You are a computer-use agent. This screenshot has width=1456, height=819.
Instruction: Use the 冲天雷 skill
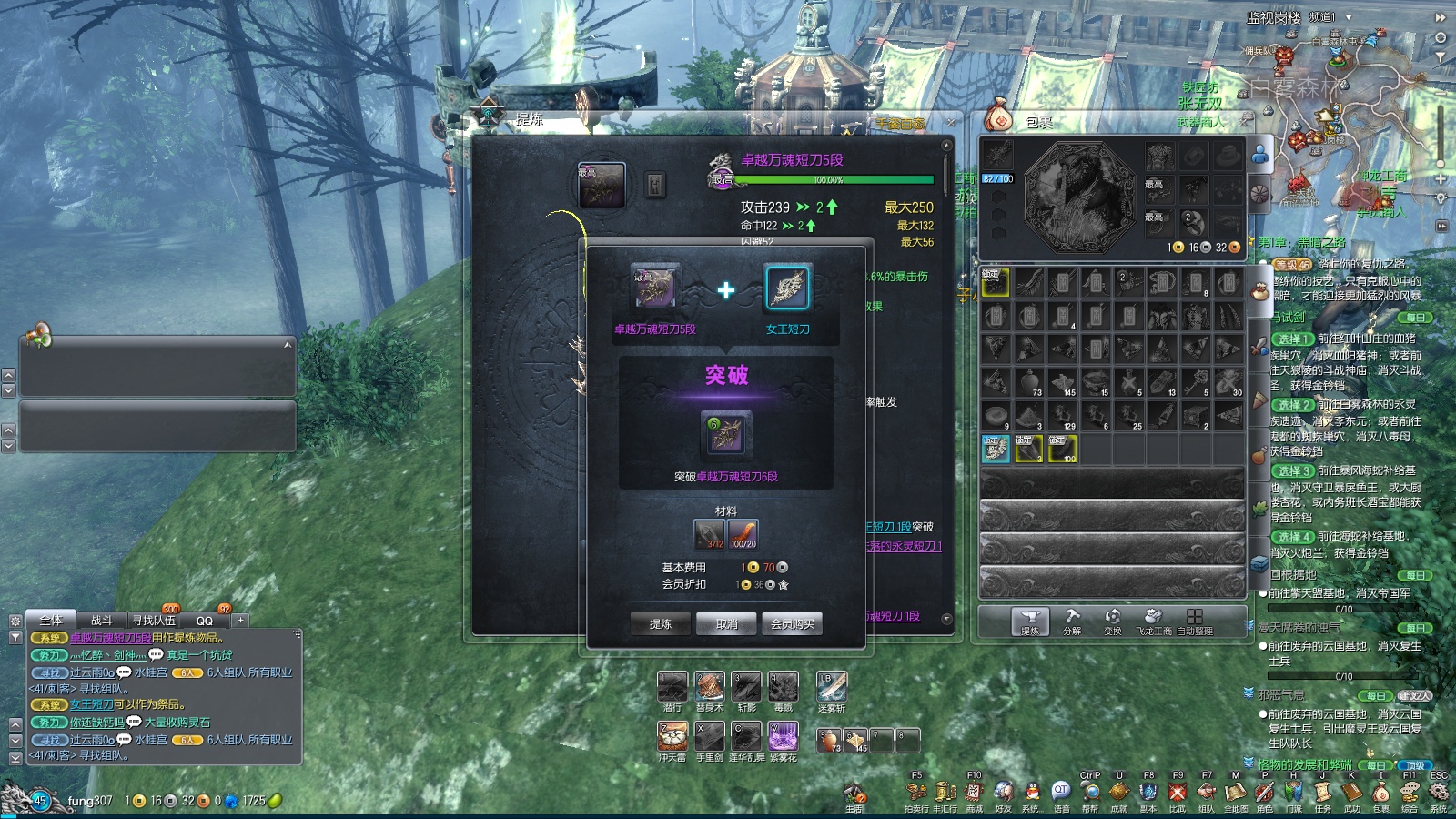672,736
